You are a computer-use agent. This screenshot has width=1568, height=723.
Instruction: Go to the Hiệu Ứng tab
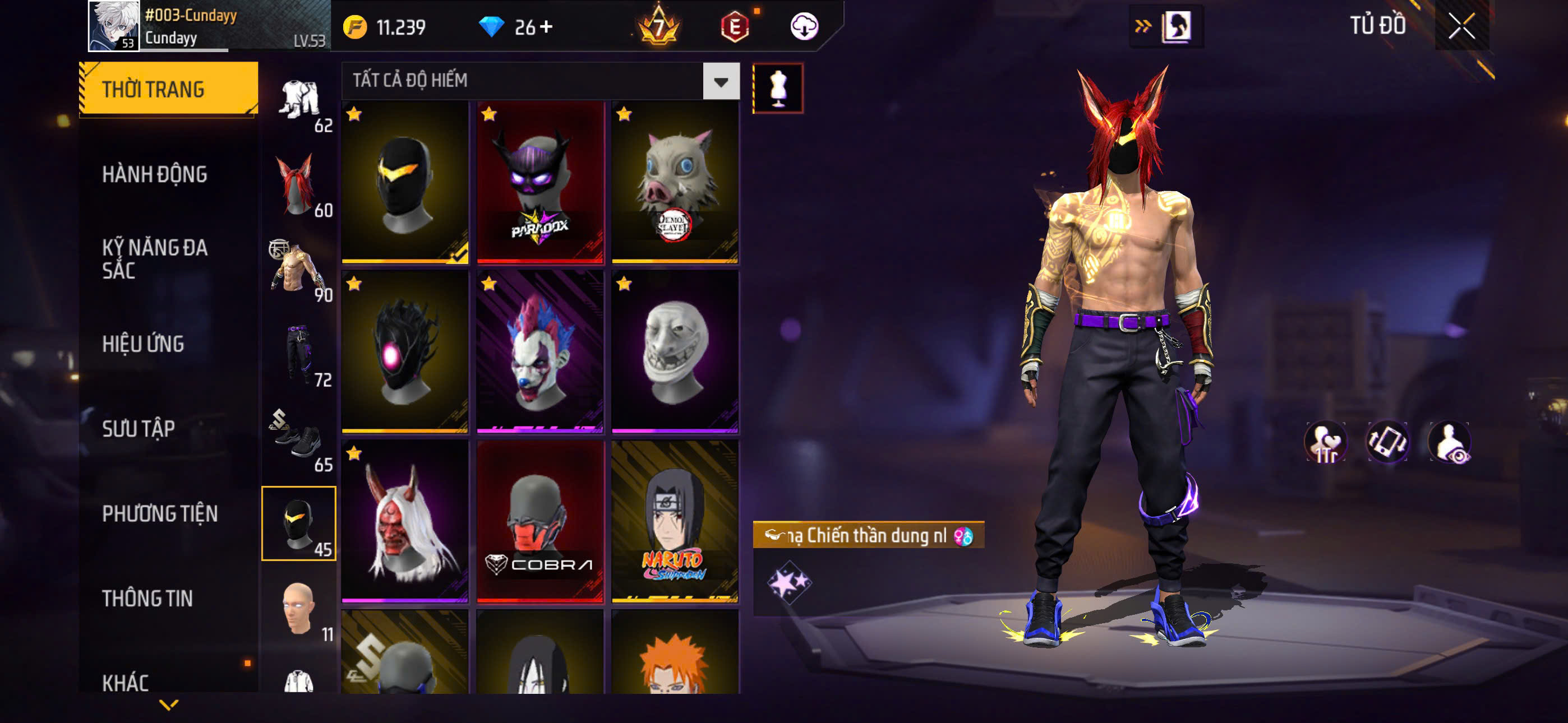pos(143,344)
